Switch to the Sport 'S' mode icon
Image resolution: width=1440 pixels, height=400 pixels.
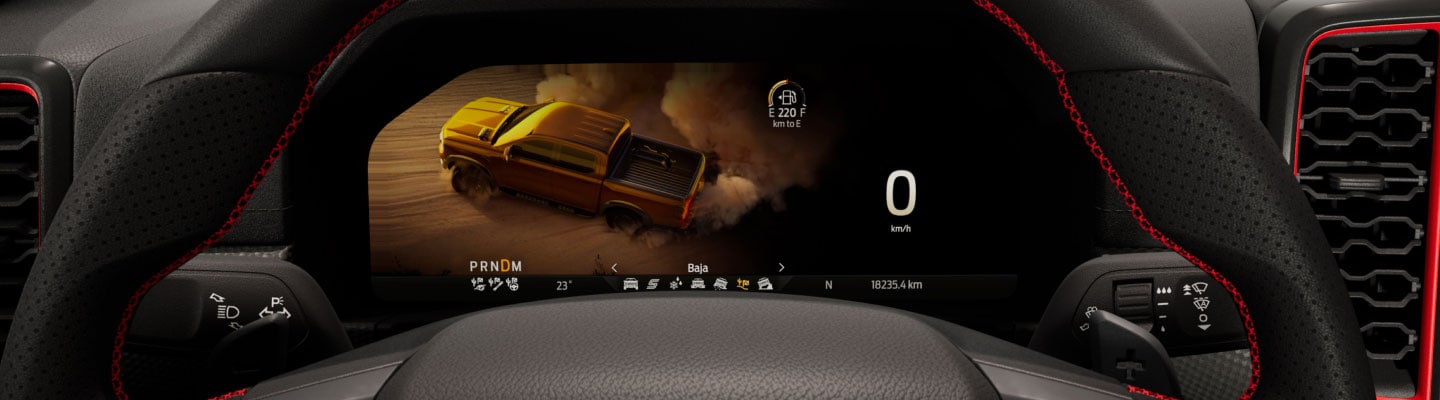[x=653, y=284]
